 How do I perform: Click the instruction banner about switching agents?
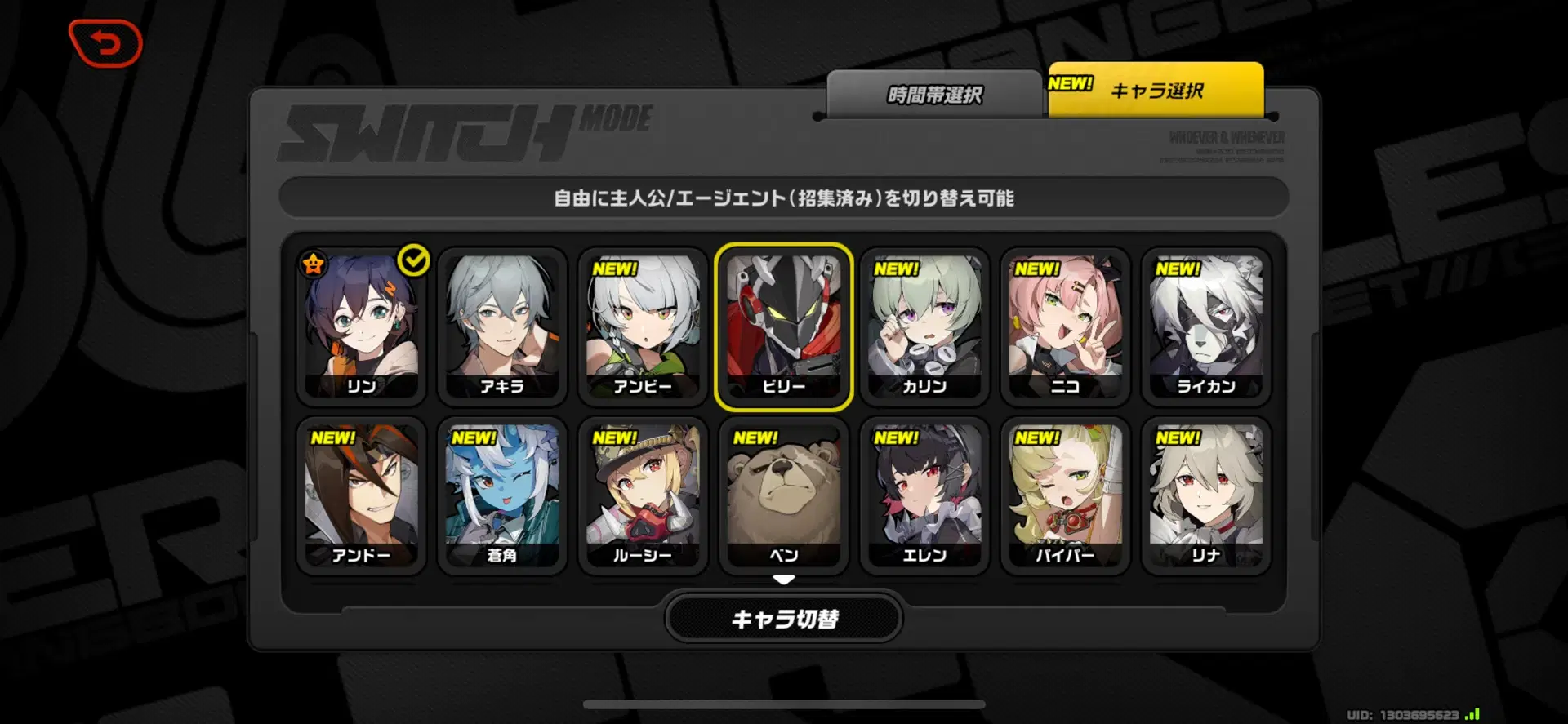click(783, 198)
